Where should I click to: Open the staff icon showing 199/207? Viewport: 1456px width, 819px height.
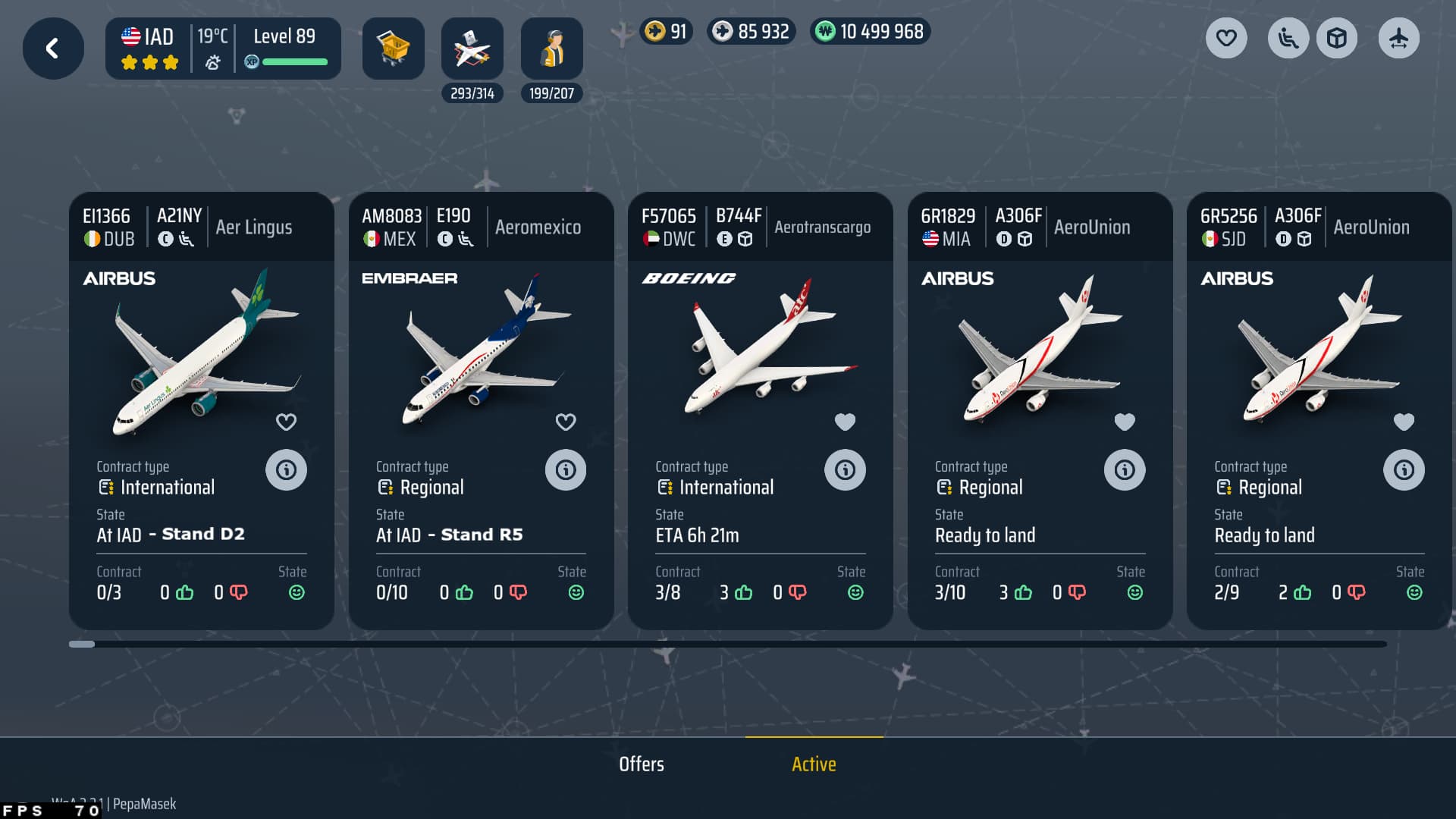tap(551, 49)
